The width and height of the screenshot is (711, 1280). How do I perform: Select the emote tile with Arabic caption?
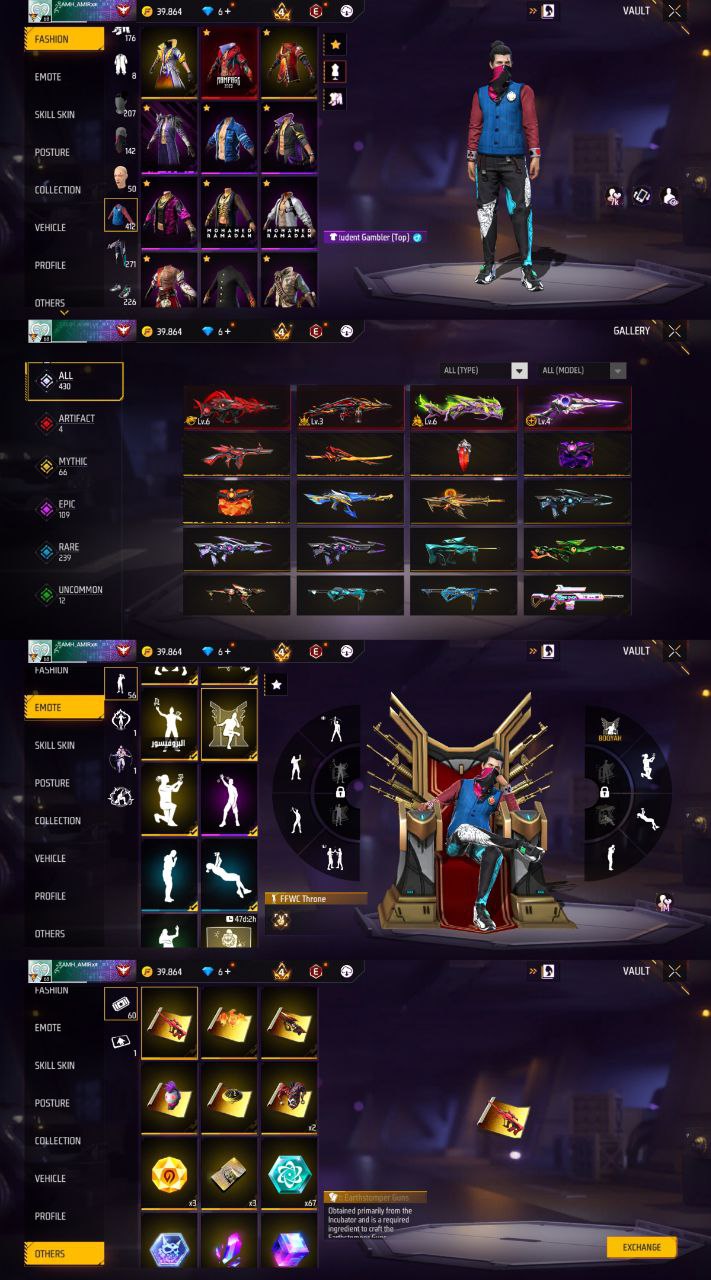(x=169, y=724)
